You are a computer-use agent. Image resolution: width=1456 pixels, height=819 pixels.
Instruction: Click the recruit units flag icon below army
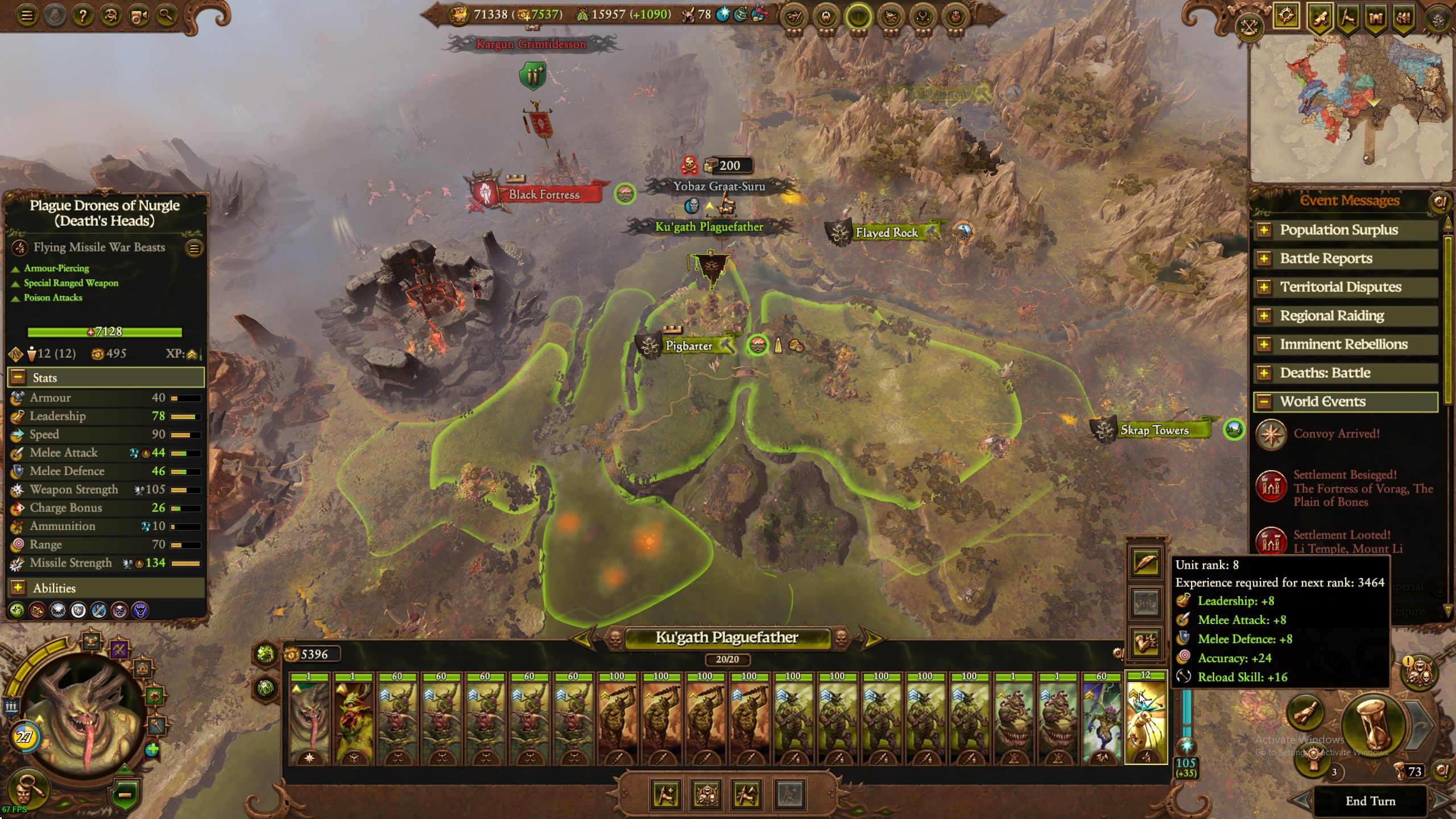coord(667,796)
